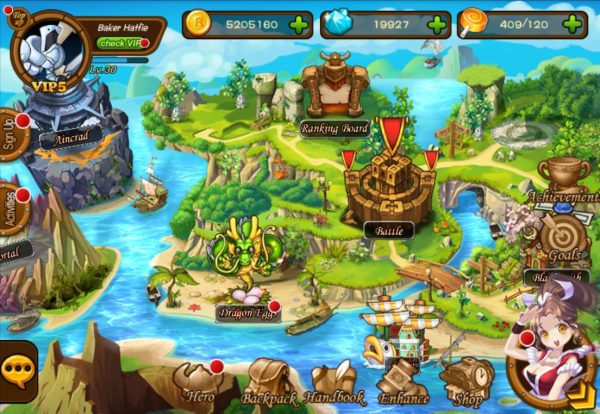
Task: Open the VIP5 player avatar profile
Action: point(46,47)
